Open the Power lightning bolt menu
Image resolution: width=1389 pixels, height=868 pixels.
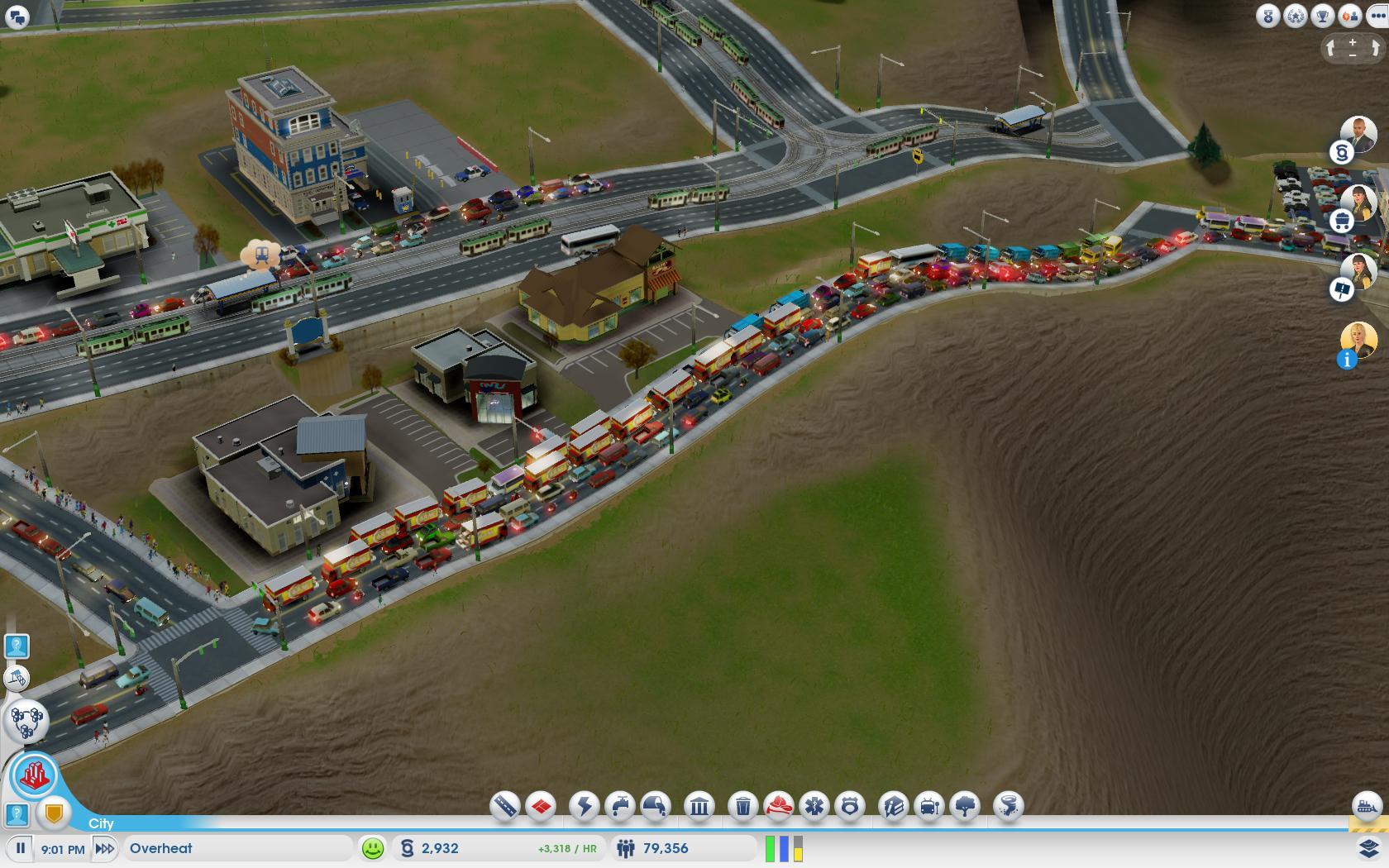(x=585, y=805)
